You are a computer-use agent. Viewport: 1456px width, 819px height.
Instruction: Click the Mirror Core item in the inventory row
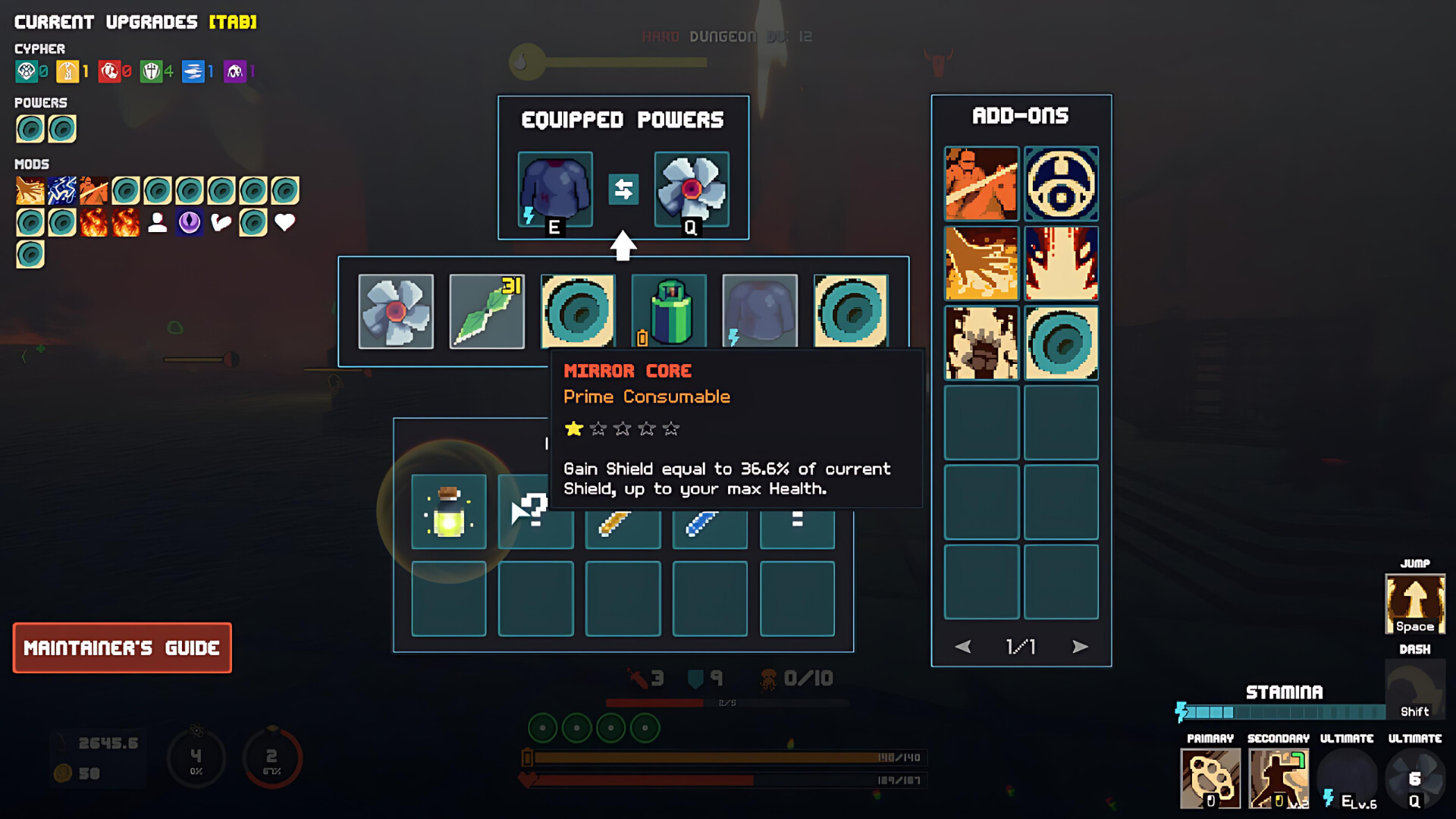point(578,311)
